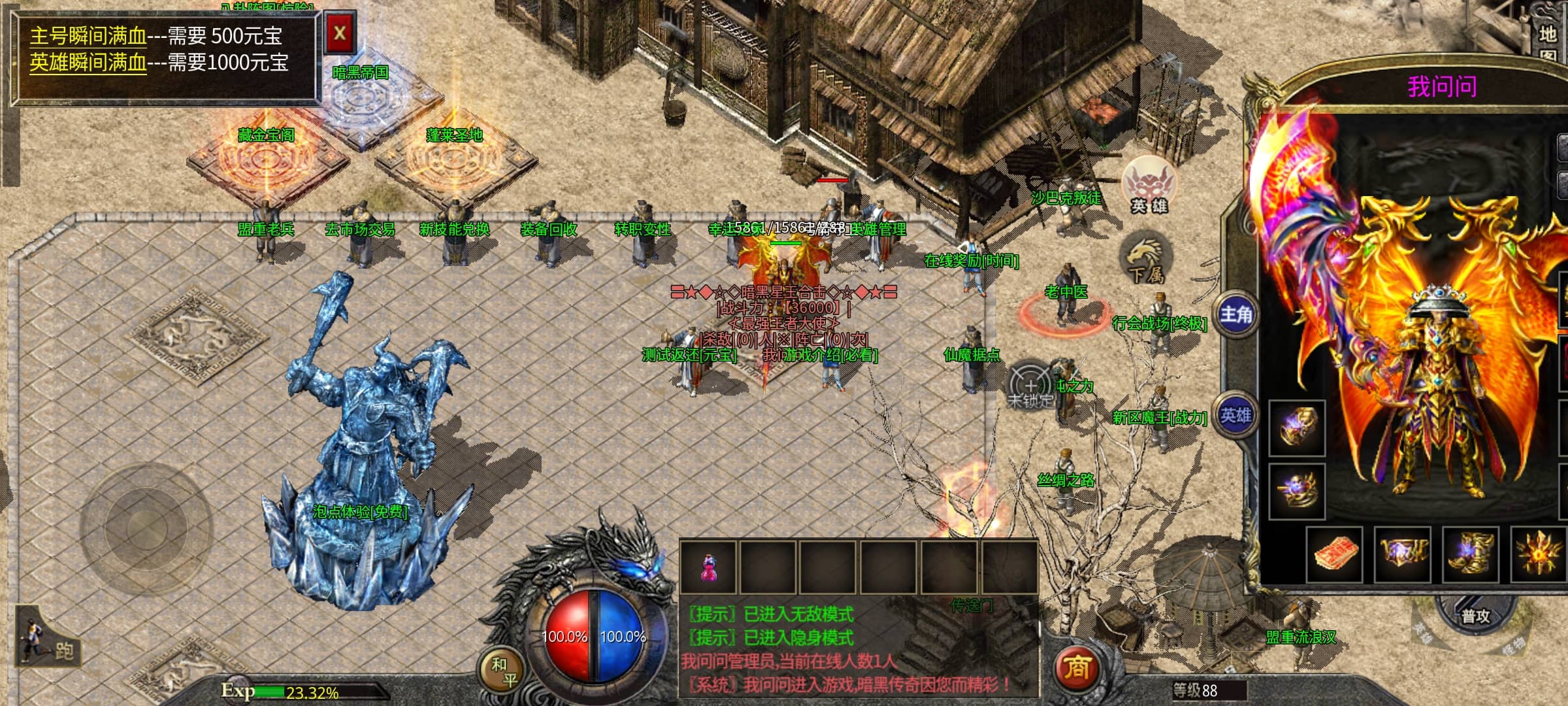Close the instant heal dialog
1568x706 pixels.
pyautogui.click(x=340, y=33)
